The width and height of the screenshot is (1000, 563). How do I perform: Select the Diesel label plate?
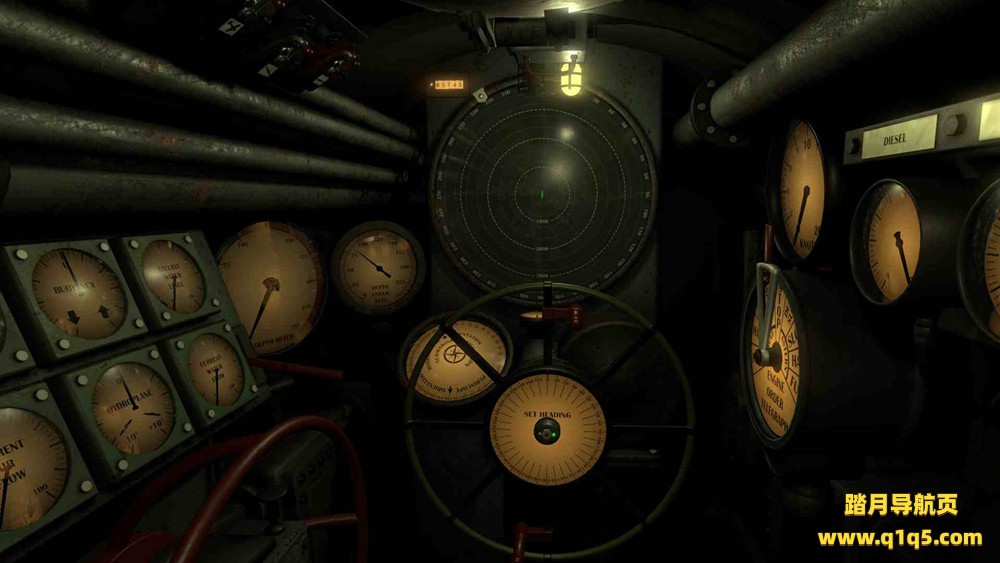pyautogui.click(x=895, y=138)
